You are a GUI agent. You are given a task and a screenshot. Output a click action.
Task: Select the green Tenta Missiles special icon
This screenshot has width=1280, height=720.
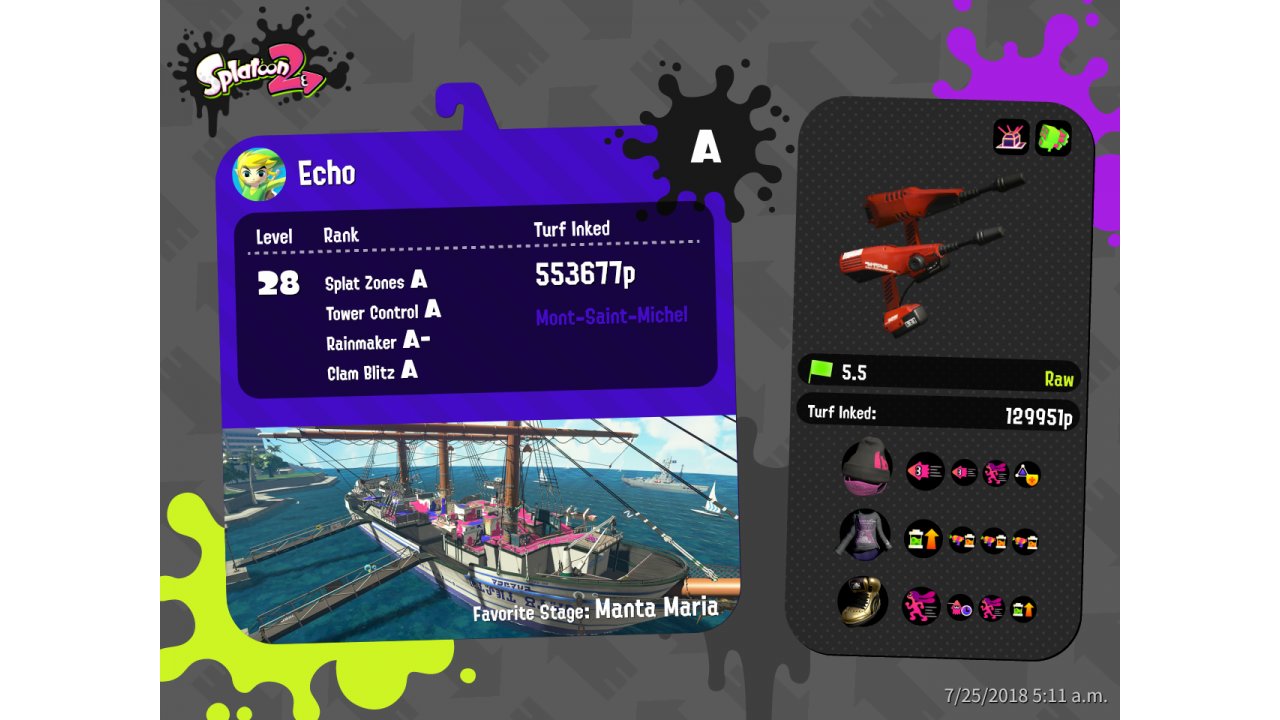coord(1053,137)
